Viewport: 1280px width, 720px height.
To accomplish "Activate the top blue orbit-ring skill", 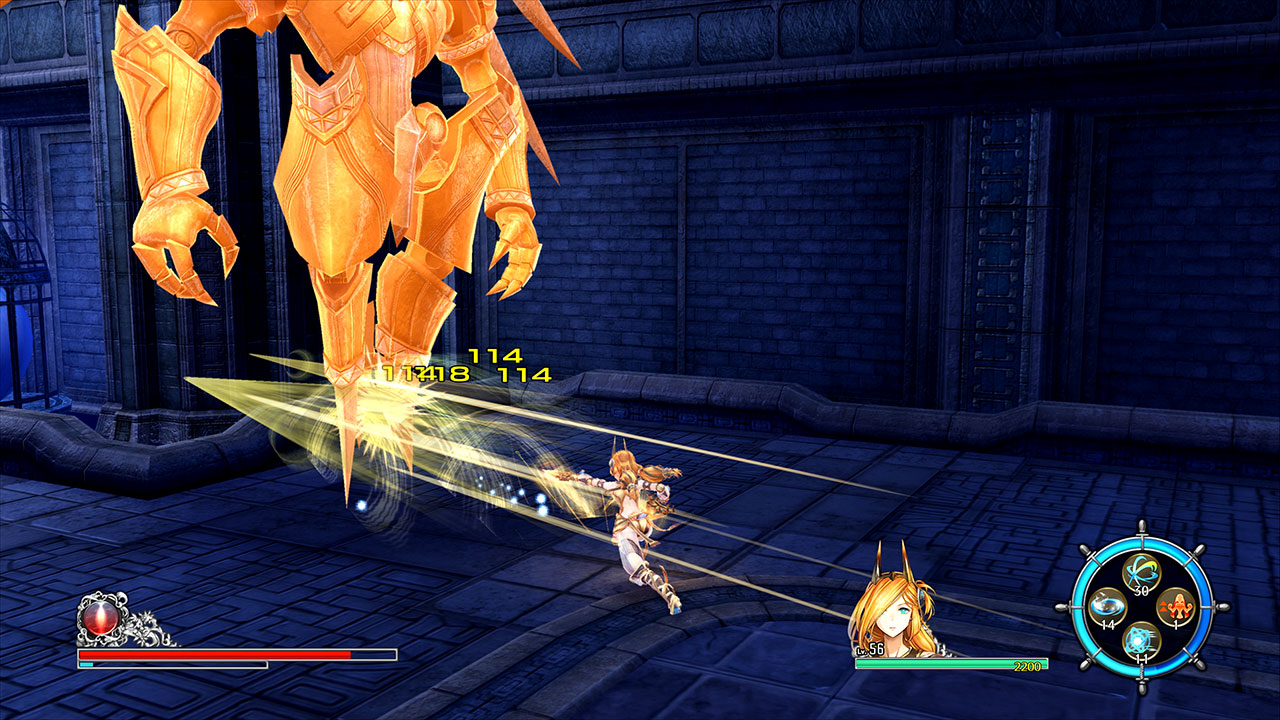I will click(x=1139, y=573).
